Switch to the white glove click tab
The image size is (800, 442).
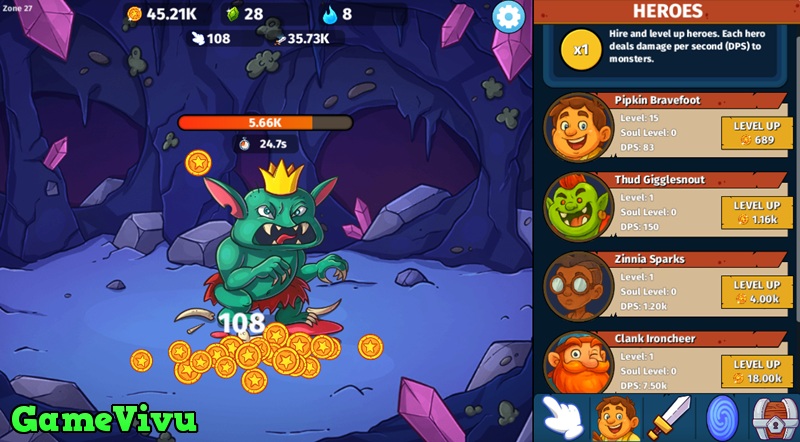(x=564, y=417)
